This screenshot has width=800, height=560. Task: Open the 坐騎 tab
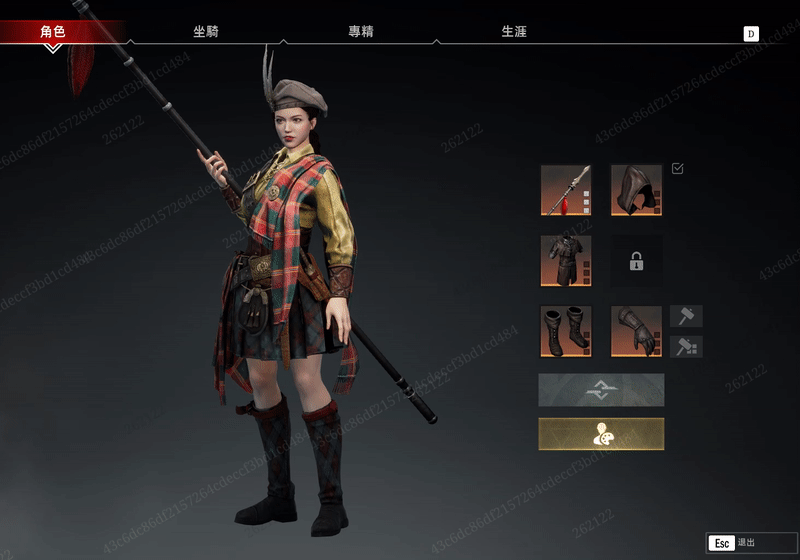(206, 32)
